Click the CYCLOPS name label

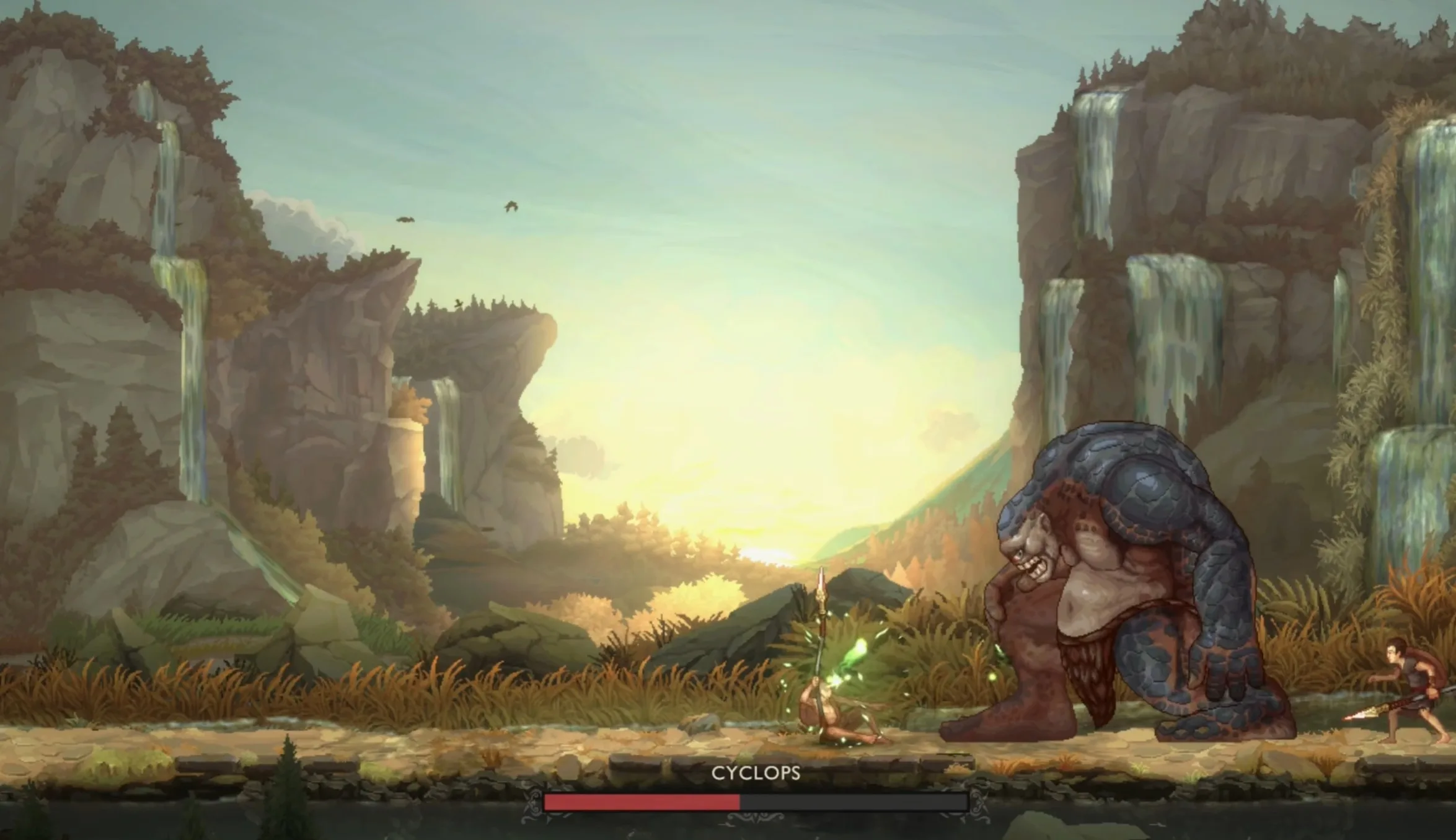click(x=757, y=772)
